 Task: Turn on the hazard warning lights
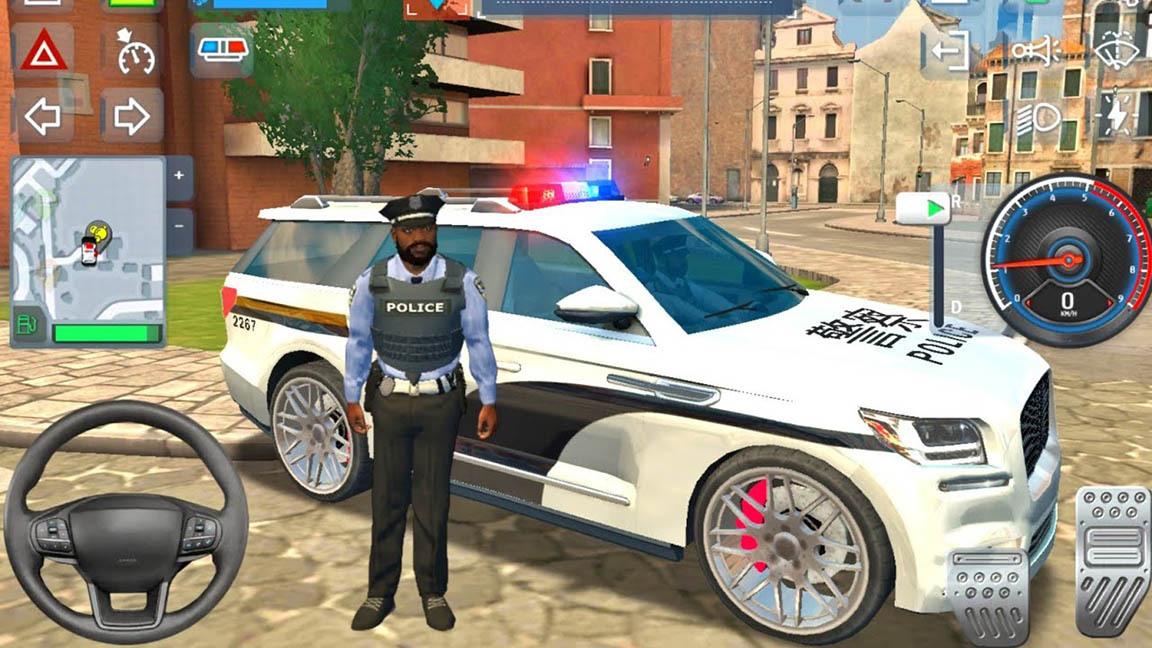click(x=44, y=50)
